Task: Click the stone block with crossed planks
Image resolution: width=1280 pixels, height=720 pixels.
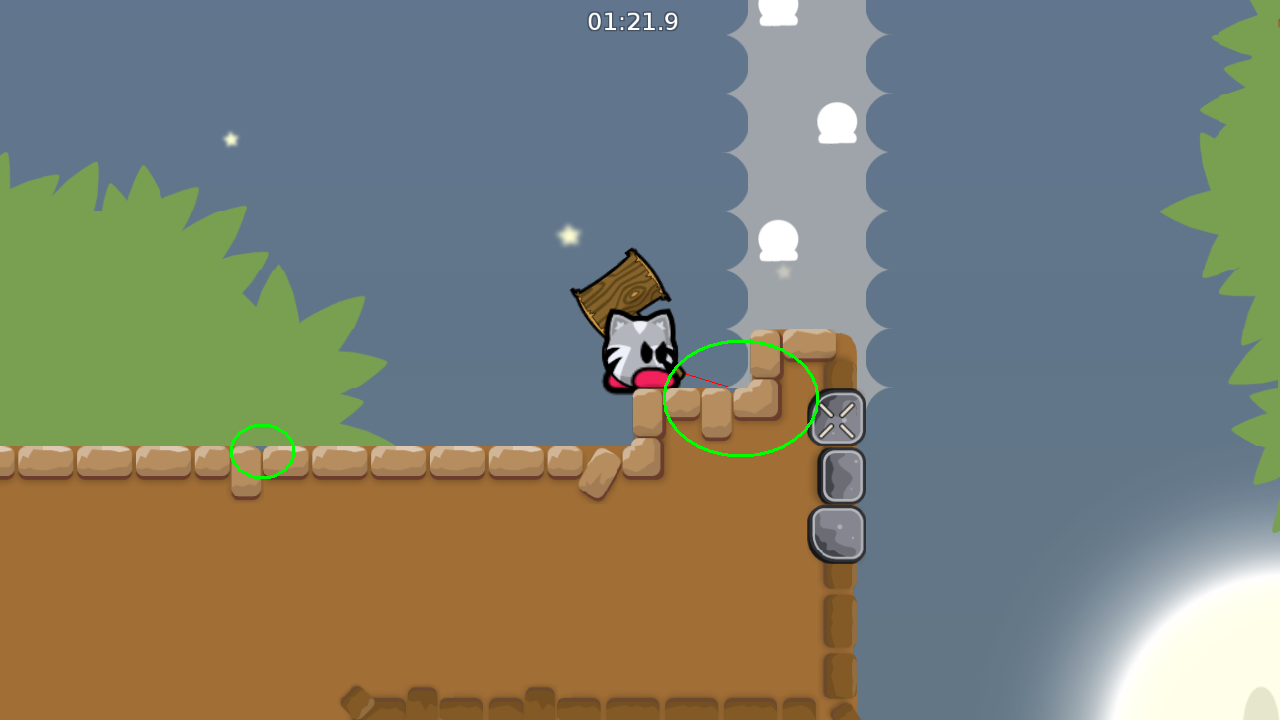Action: (x=838, y=417)
